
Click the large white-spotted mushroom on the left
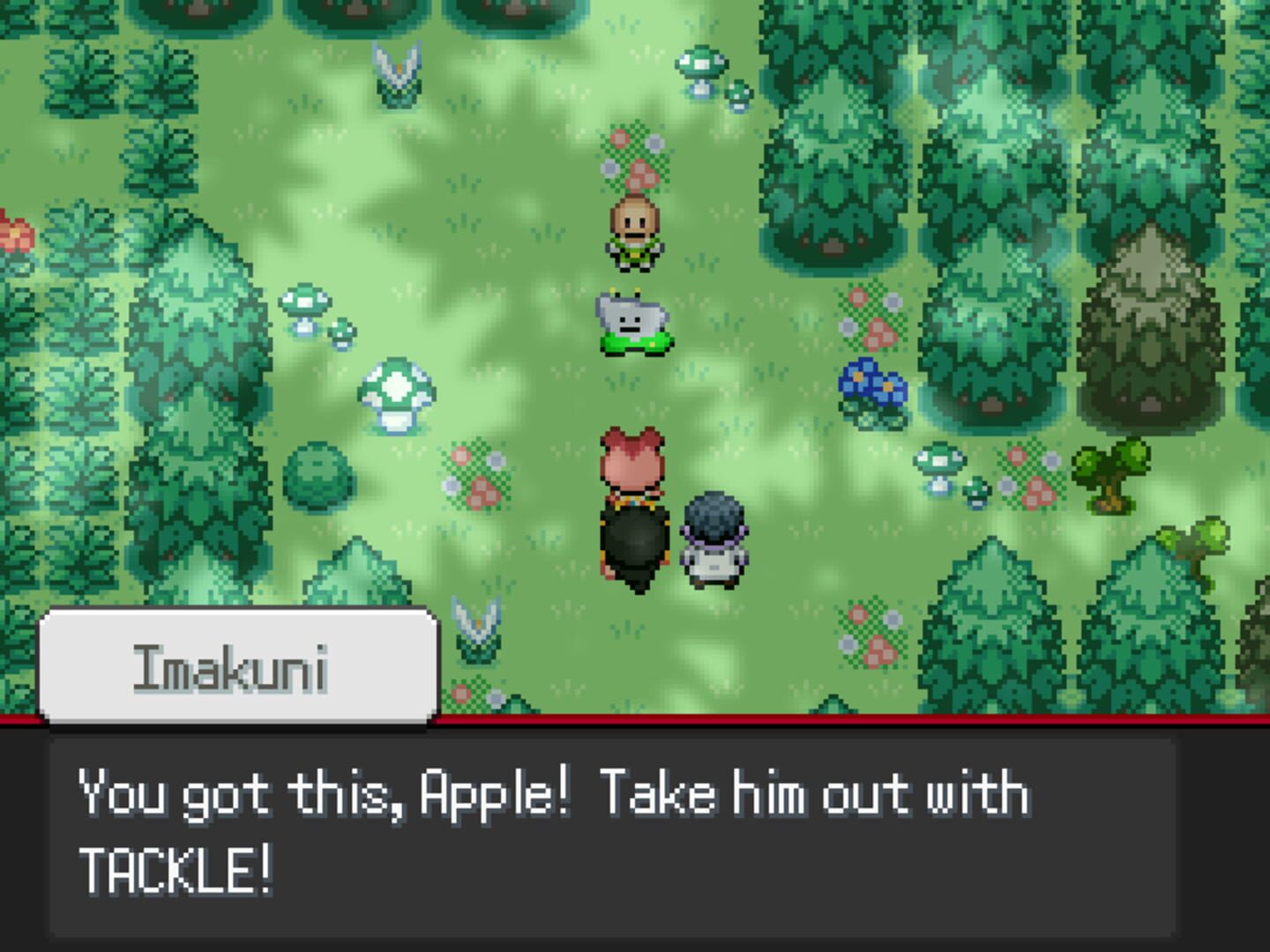396,392
